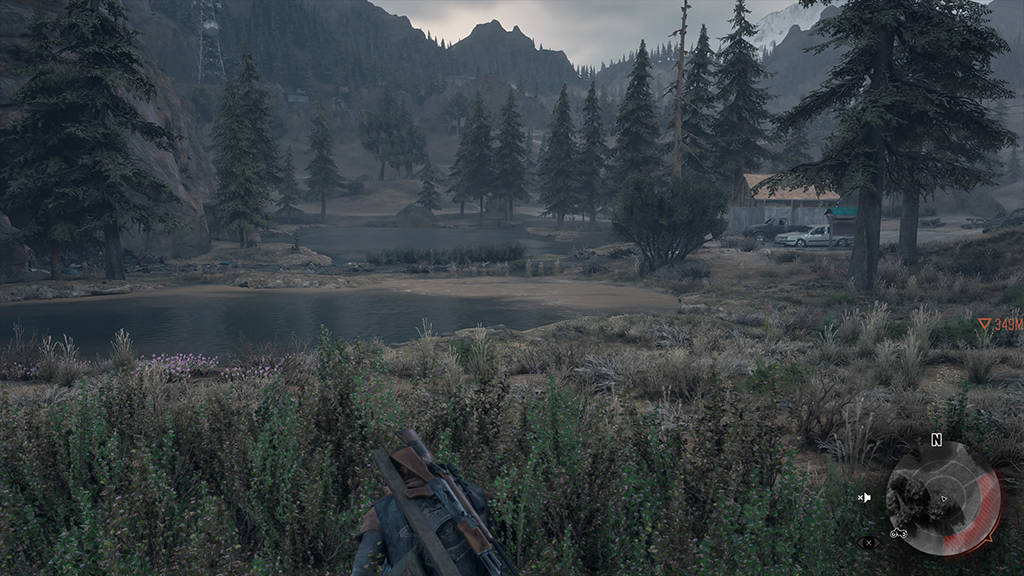This screenshot has height=576, width=1024.
Task: Click the crossed-out eye visibility indicator
Action: click(868, 543)
